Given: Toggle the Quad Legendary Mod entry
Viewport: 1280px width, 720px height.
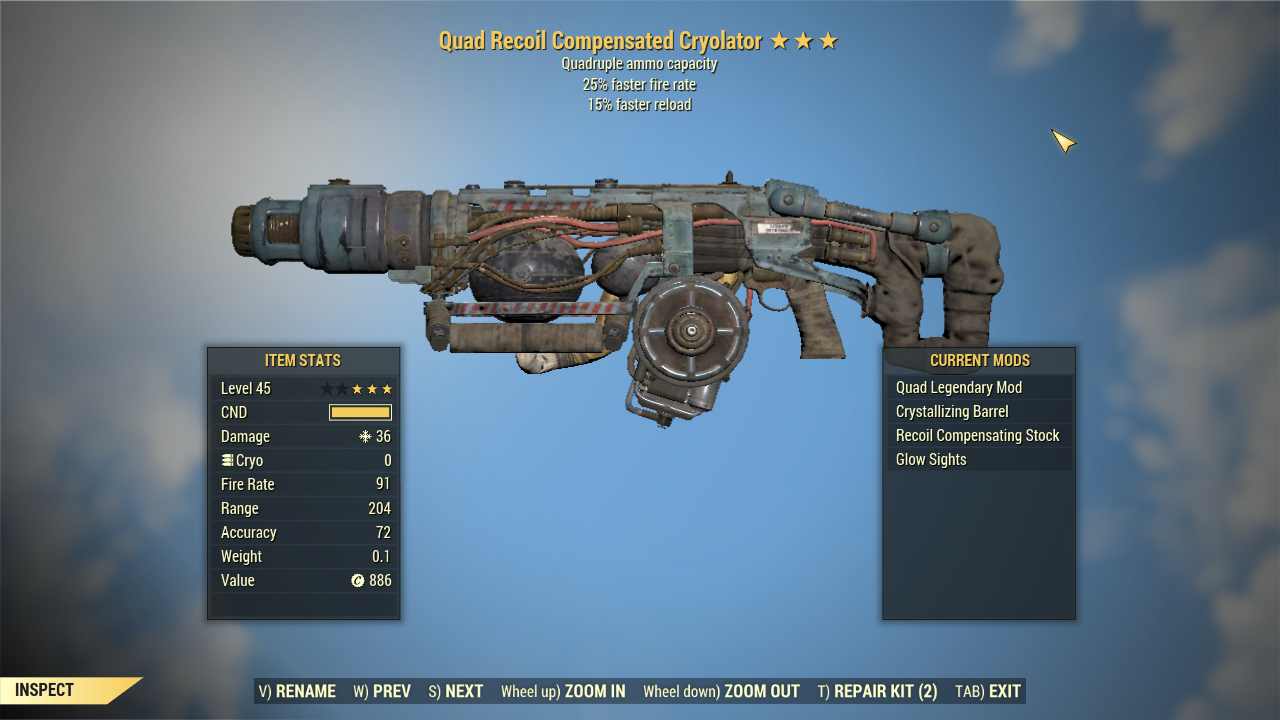Looking at the screenshot, I should coord(957,387).
